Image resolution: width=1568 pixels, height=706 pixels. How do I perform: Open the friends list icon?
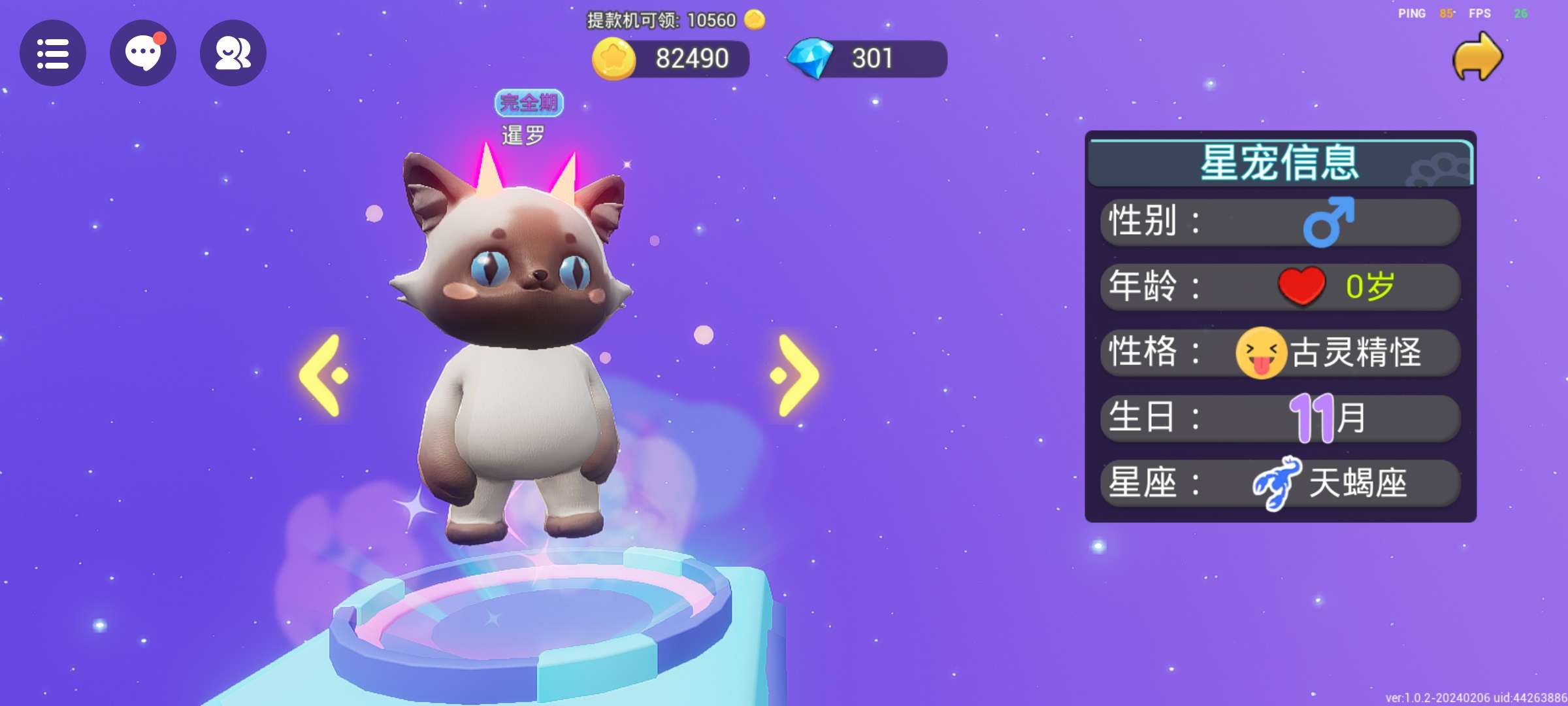pyautogui.click(x=233, y=54)
